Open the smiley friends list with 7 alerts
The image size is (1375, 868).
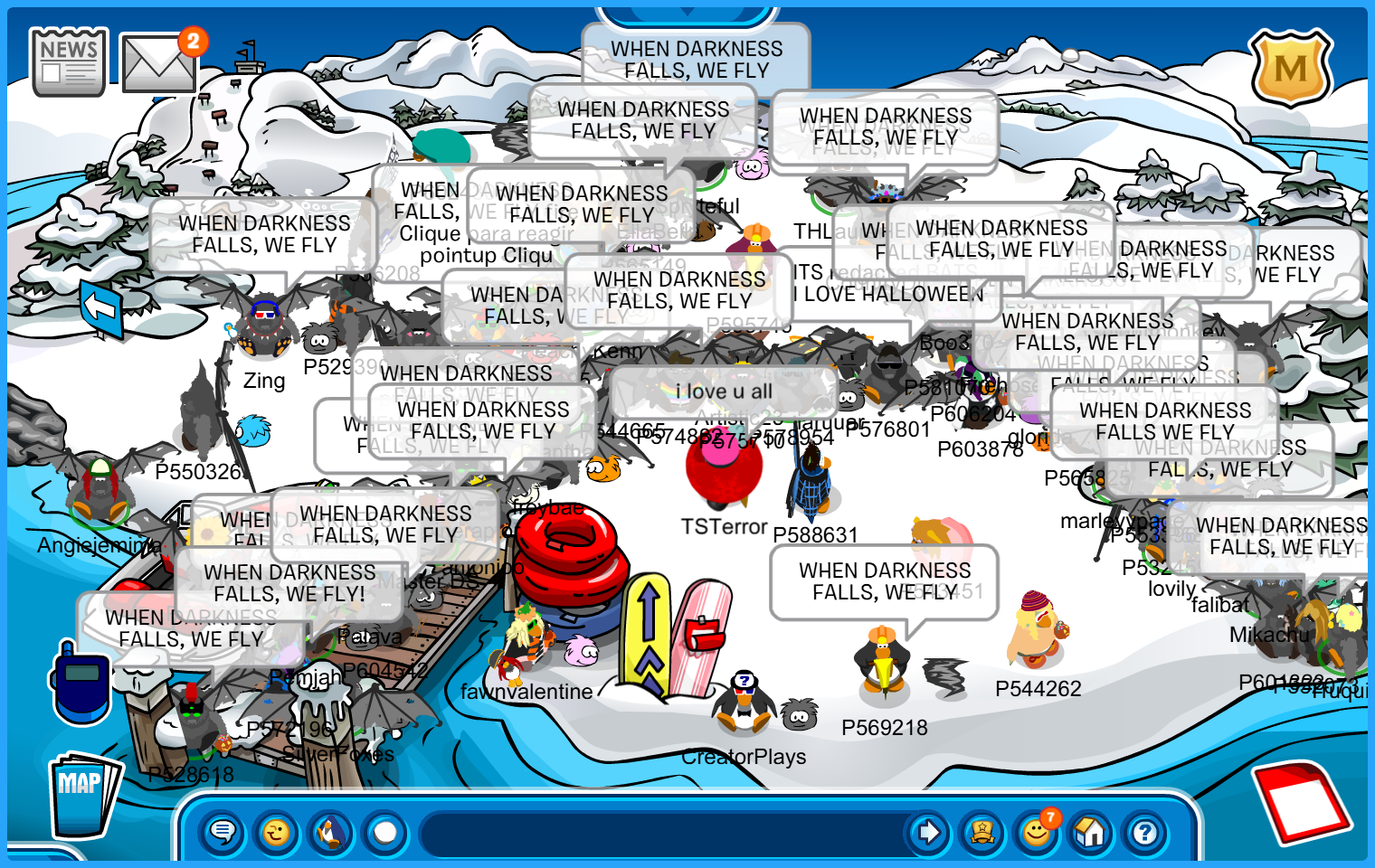(x=1037, y=832)
